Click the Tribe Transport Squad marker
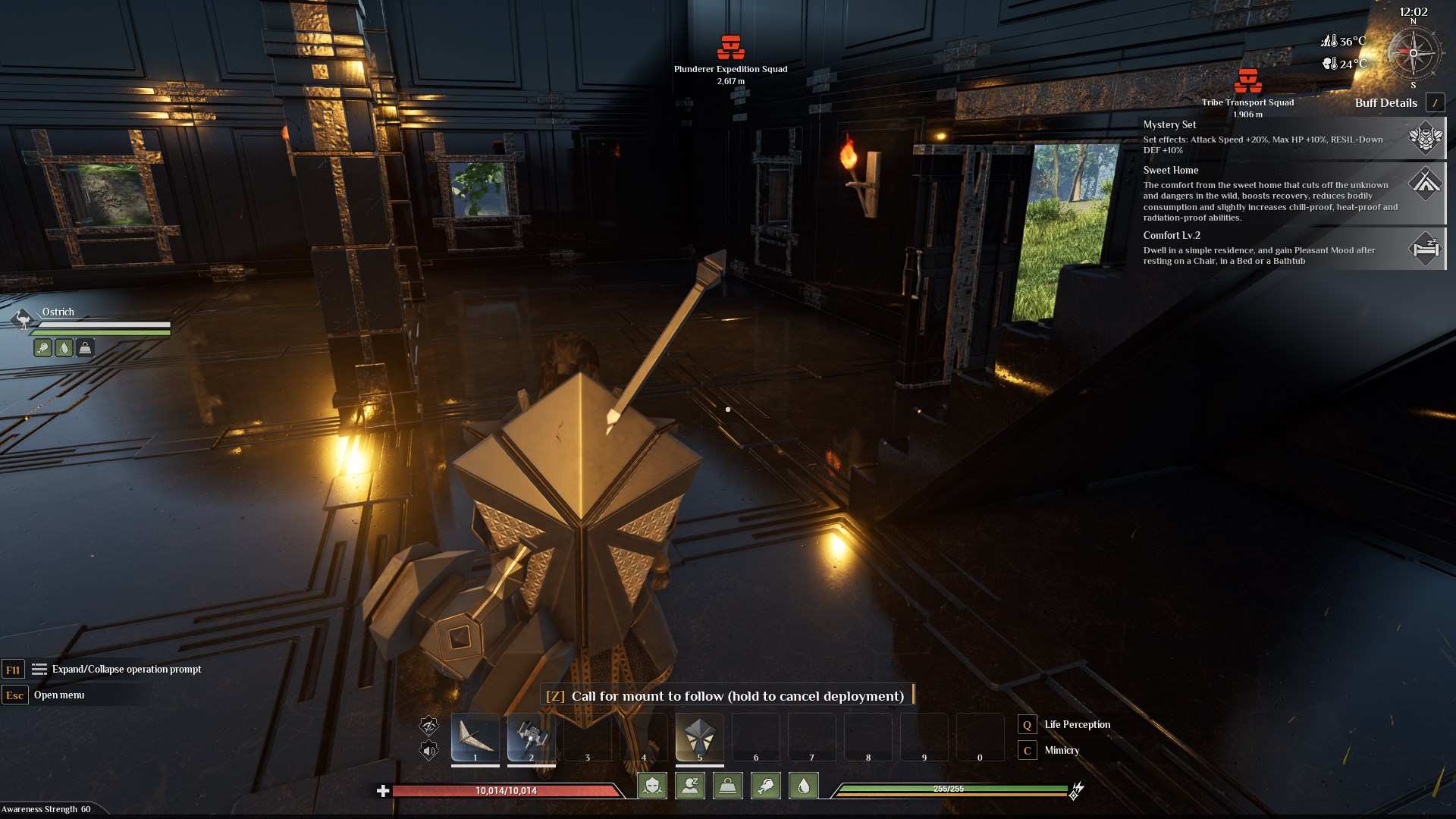Image resolution: width=1456 pixels, height=819 pixels. point(1247,81)
